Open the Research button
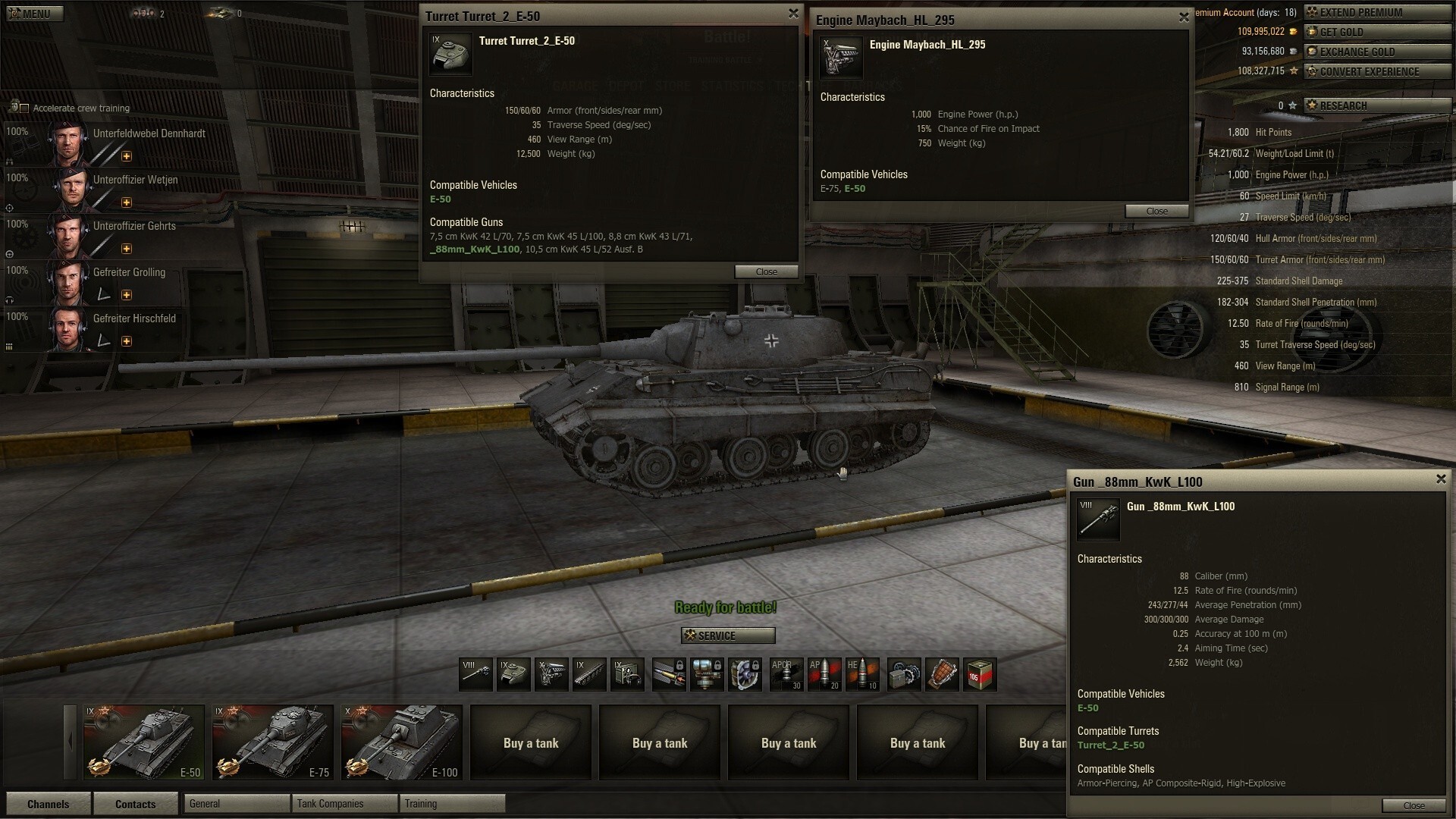Screen dimensions: 1456x819 tap(1376, 105)
